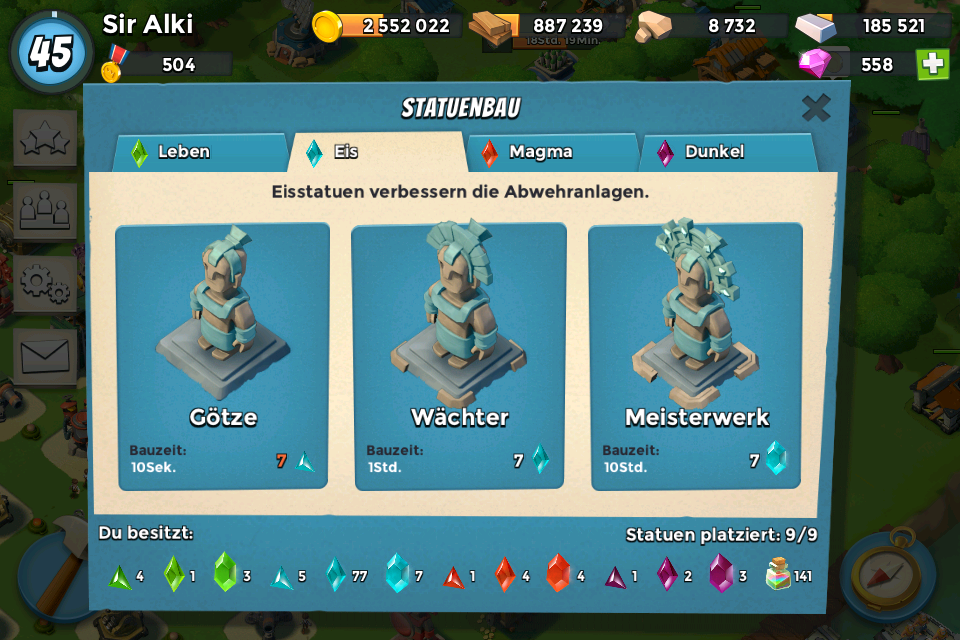Check the mail envelope button
This screenshot has height=640, width=960.
point(45,356)
